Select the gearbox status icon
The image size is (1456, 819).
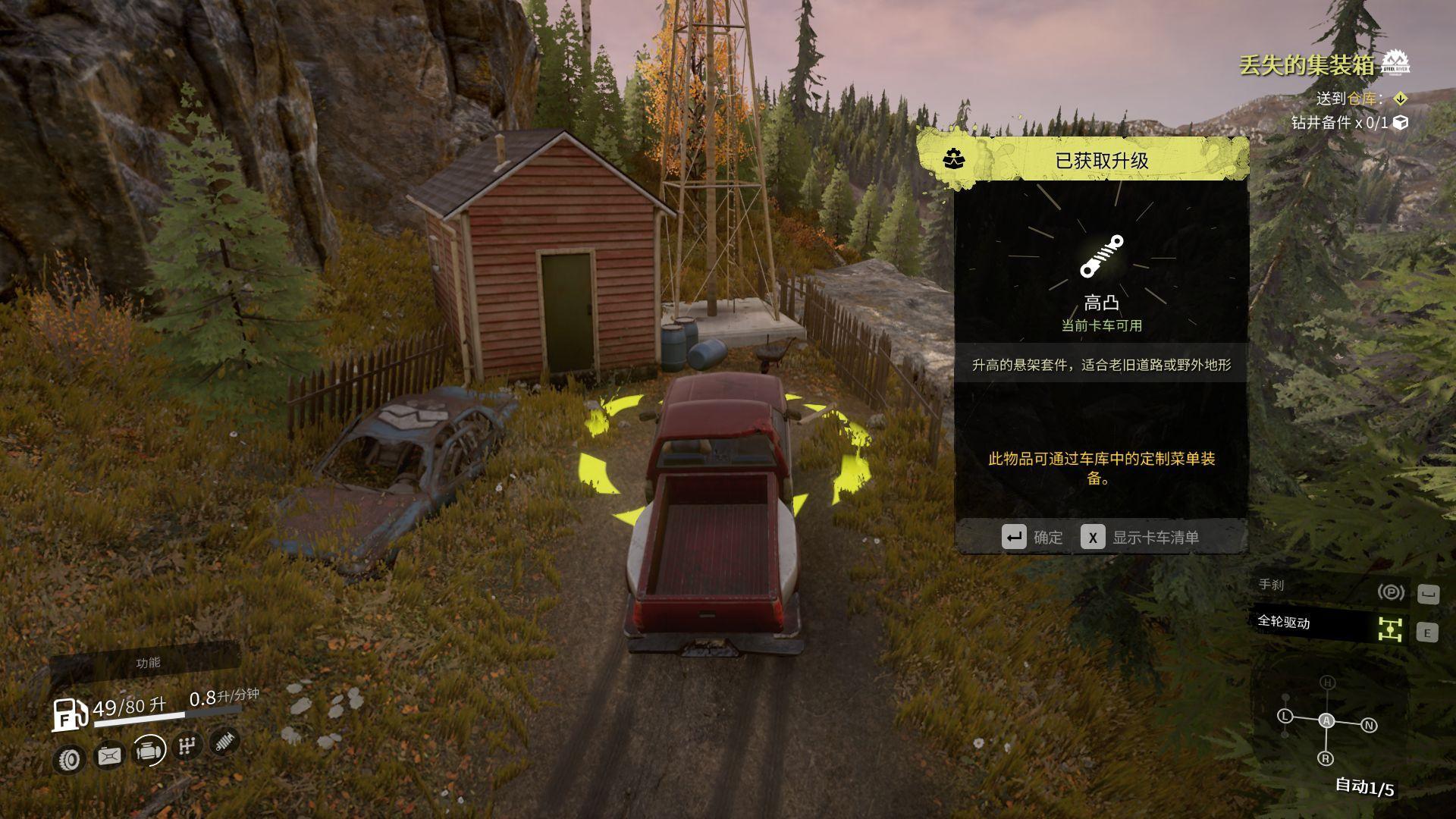(186, 746)
